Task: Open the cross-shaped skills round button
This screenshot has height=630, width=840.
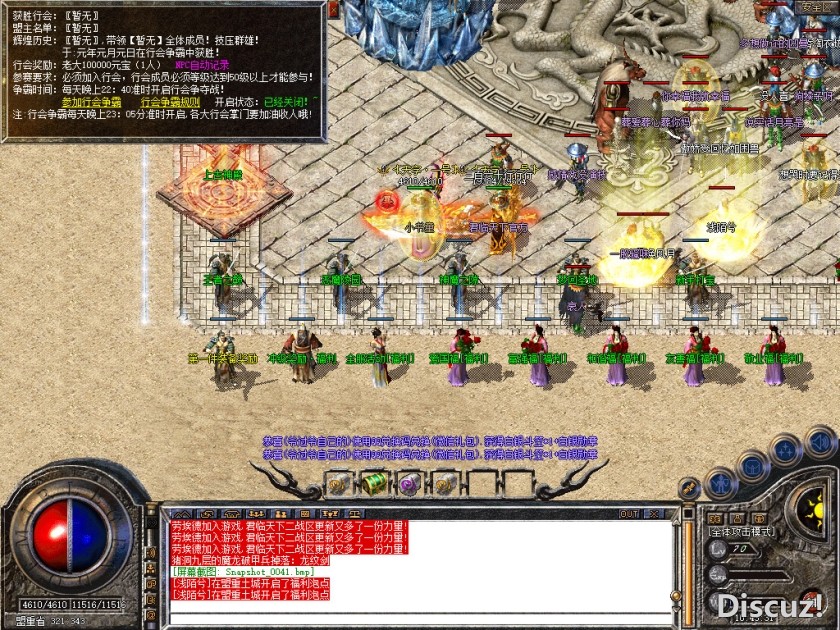Action: 786,449
